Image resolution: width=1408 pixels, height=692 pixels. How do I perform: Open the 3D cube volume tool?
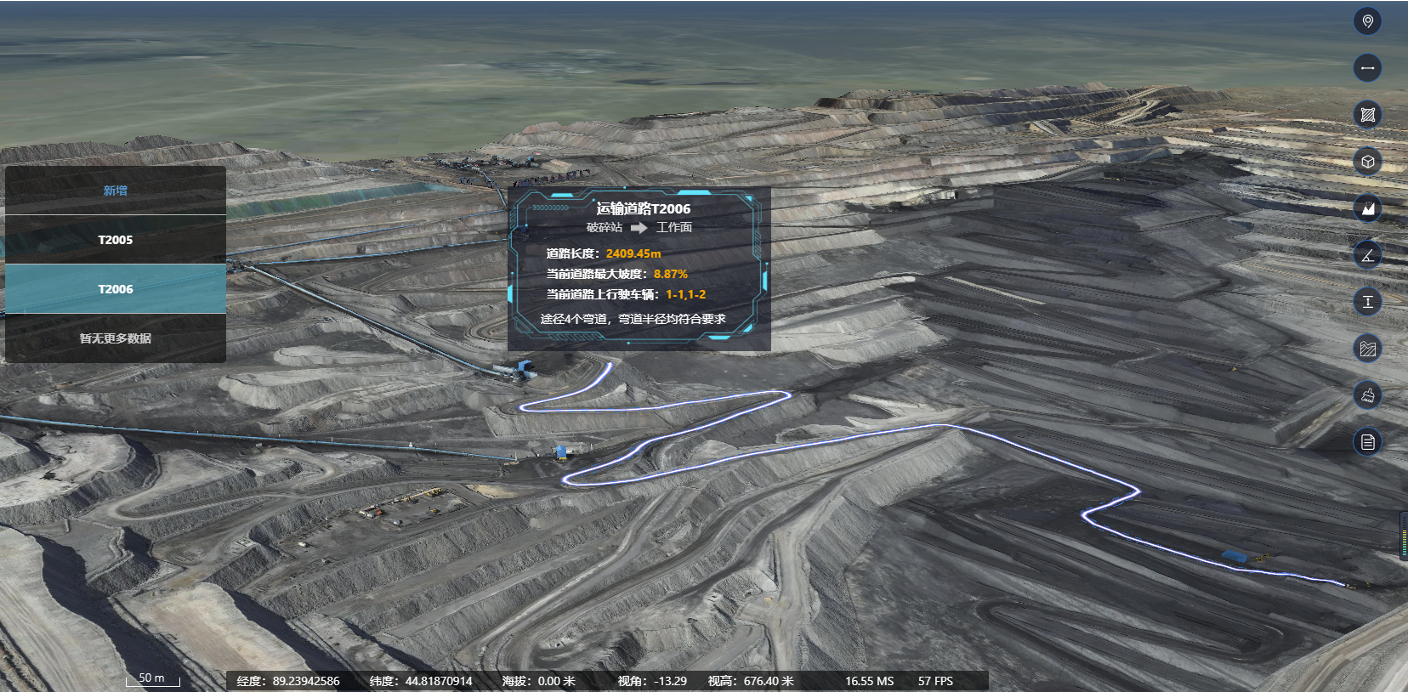[1367, 161]
